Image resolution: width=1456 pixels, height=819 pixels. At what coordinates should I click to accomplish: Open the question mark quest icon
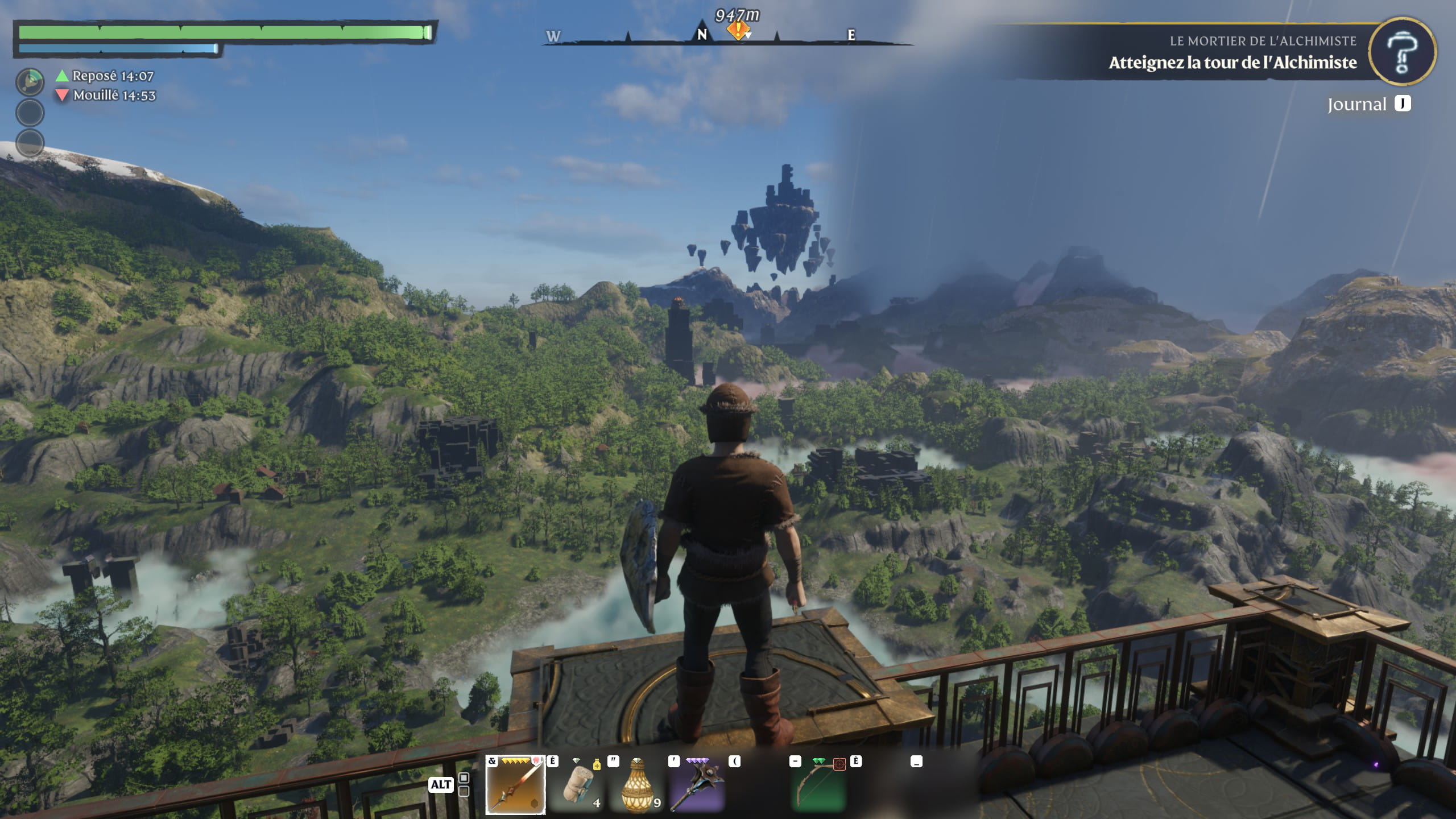(x=1401, y=52)
